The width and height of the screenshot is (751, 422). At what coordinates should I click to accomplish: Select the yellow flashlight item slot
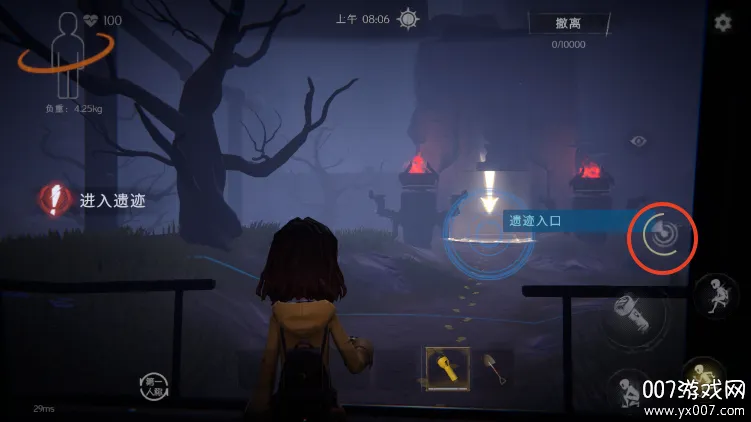point(443,367)
